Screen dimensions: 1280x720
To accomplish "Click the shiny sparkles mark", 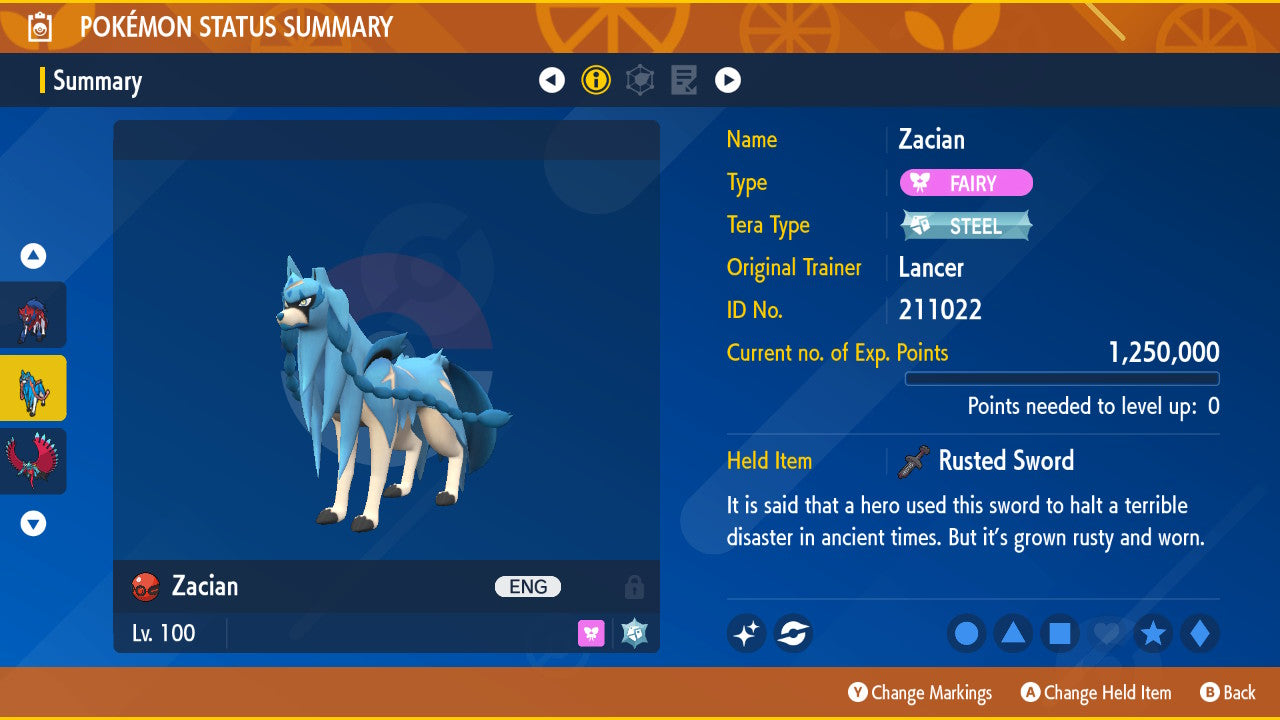I will click(x=746, y=633).
